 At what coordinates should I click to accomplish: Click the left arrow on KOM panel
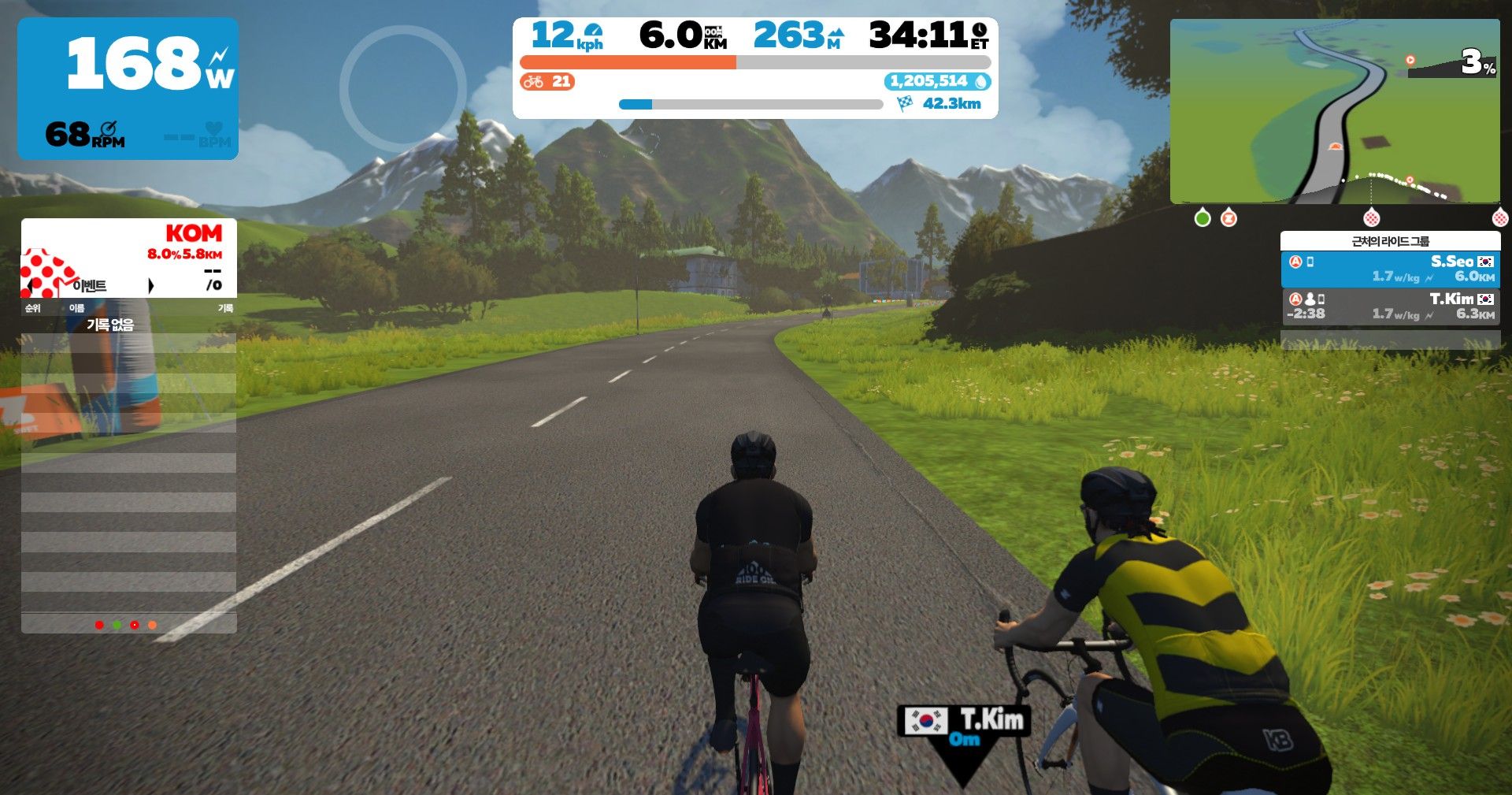pyautogui.click(x=30, y=285)
